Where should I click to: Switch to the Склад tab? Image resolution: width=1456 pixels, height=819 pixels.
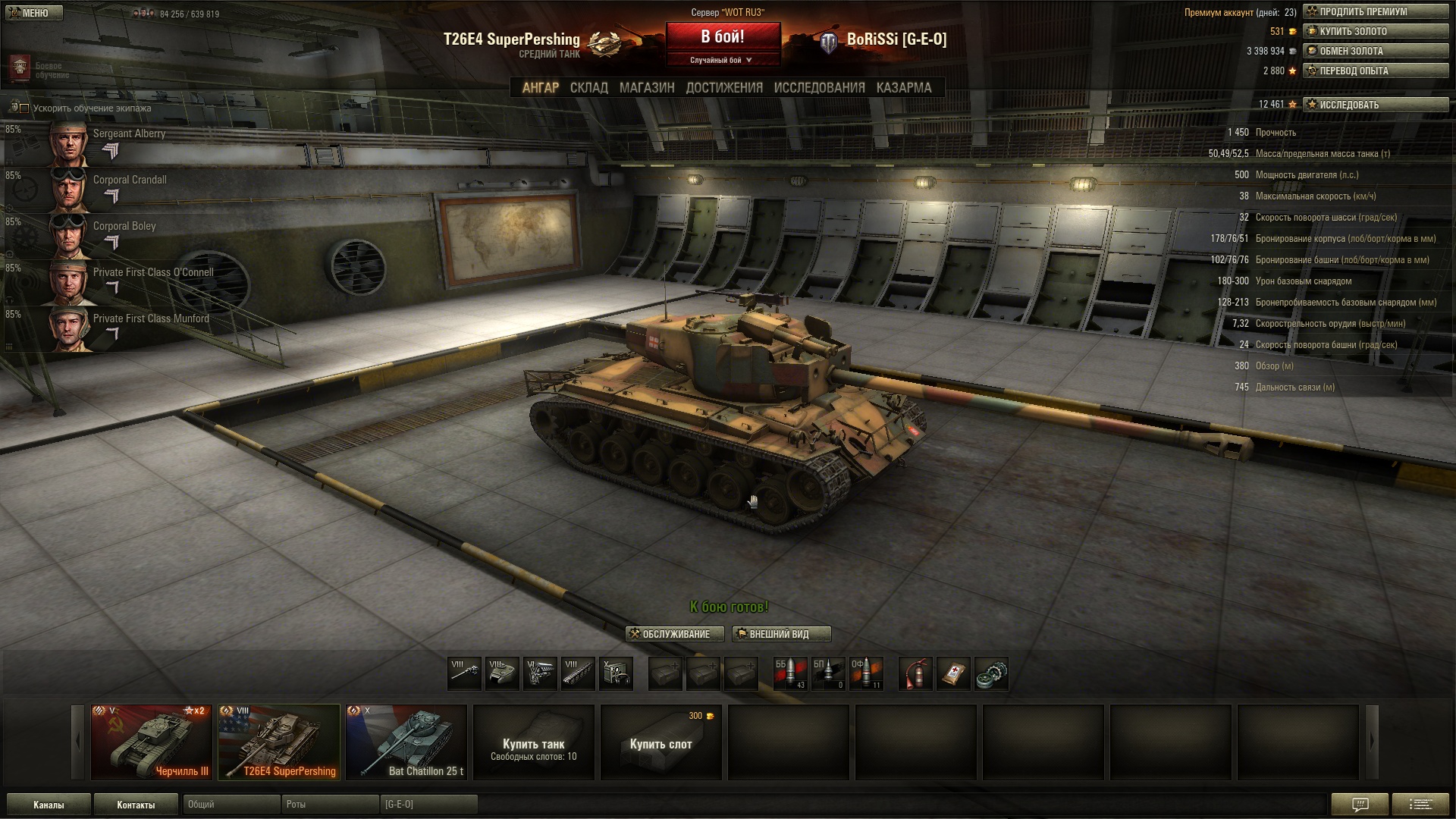(x=588, y=88)
